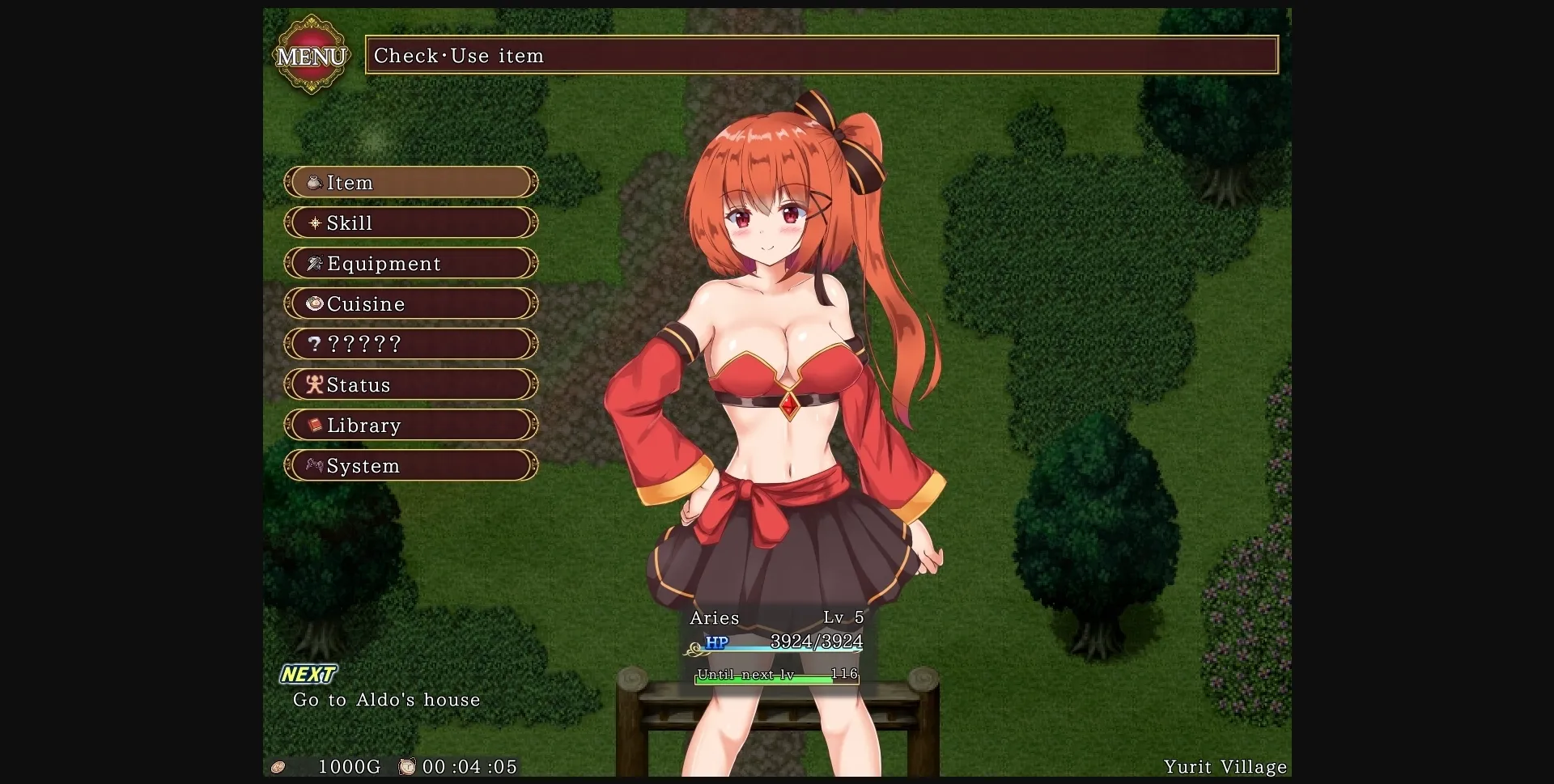Click the NEXT objective badge
Image resolution: width=1554 pixels, height=784 pixels.
click(x=310, y=673)
